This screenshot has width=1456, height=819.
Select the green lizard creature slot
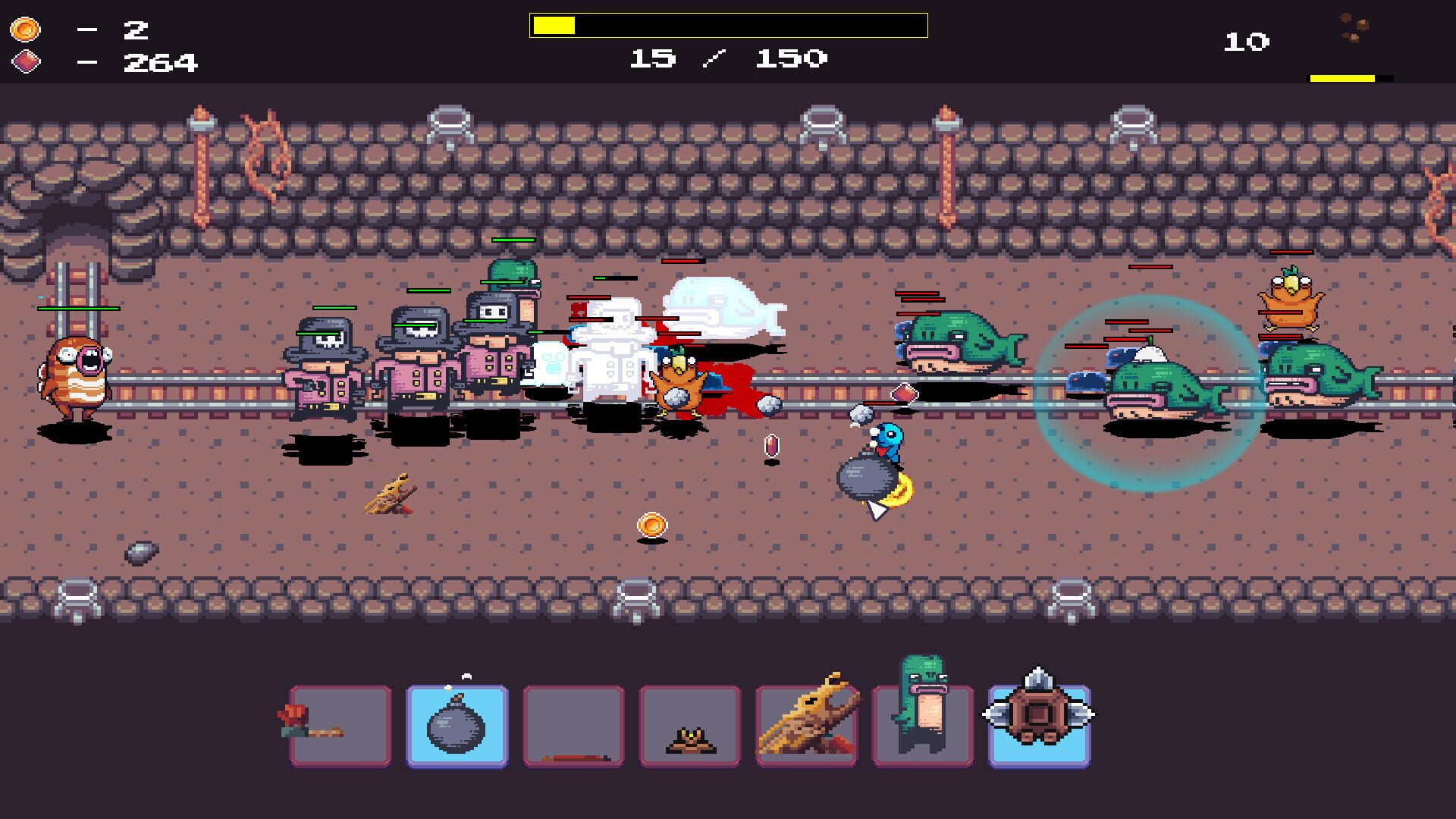[921, 724]
